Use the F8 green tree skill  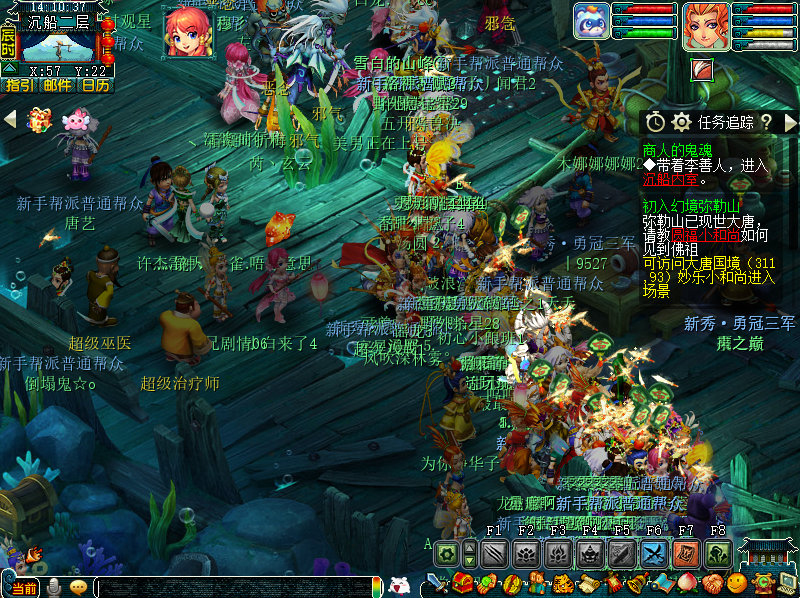pos(718,553)
